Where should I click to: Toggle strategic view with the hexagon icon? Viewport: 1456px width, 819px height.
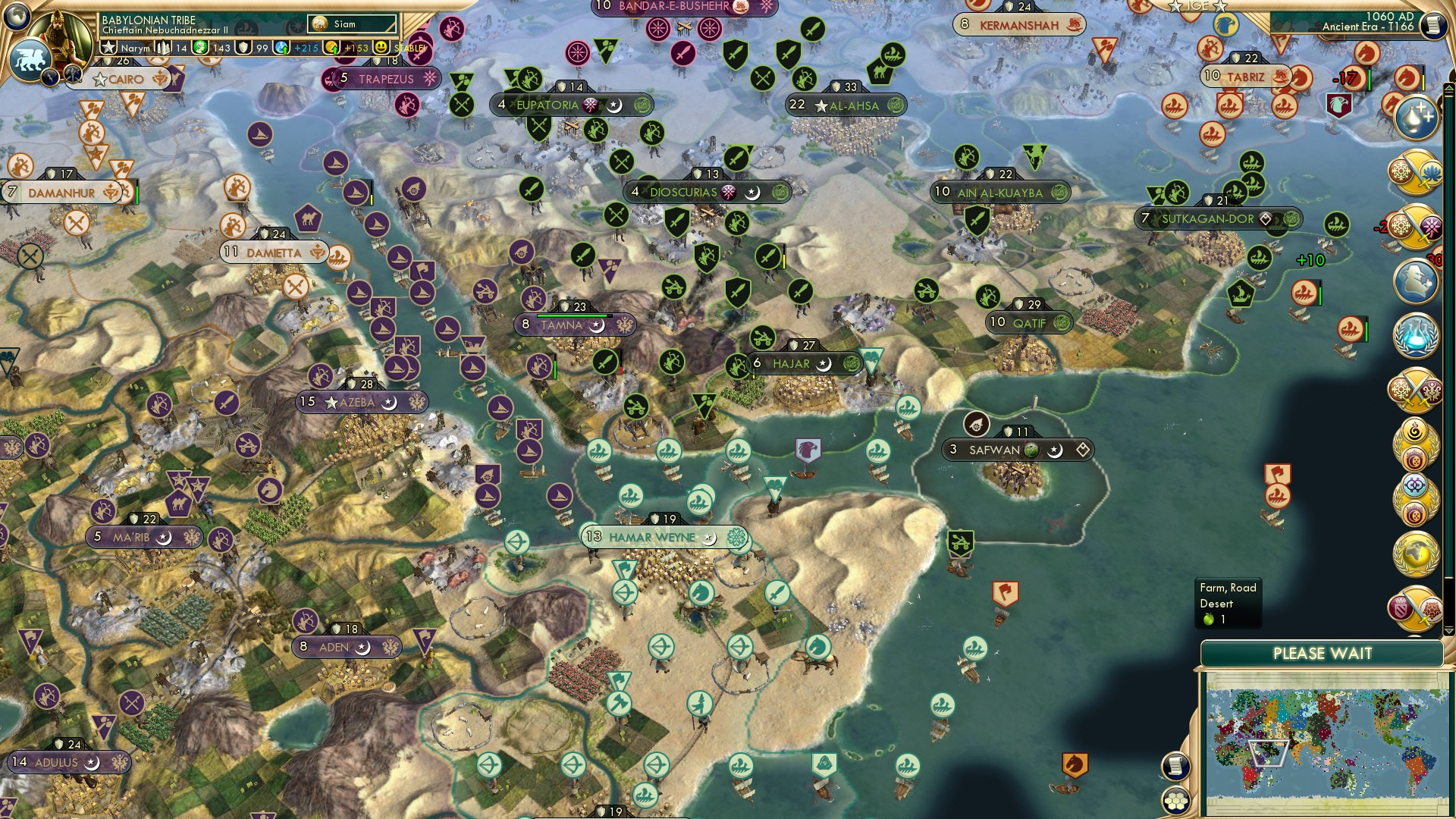(x=1175, y=801)
